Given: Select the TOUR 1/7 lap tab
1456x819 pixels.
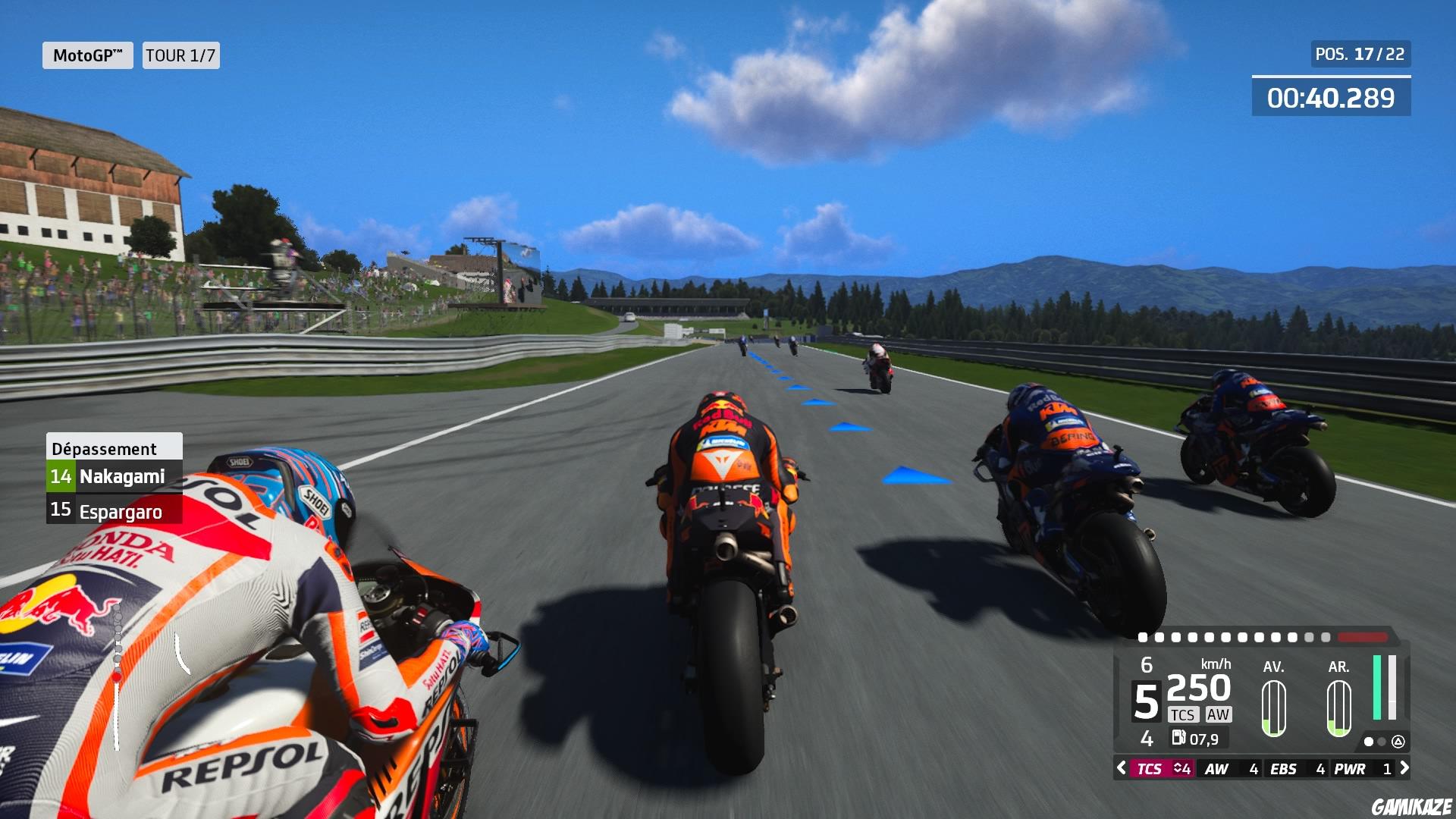Looking at the screenshot, I should (x=180, y=55).
